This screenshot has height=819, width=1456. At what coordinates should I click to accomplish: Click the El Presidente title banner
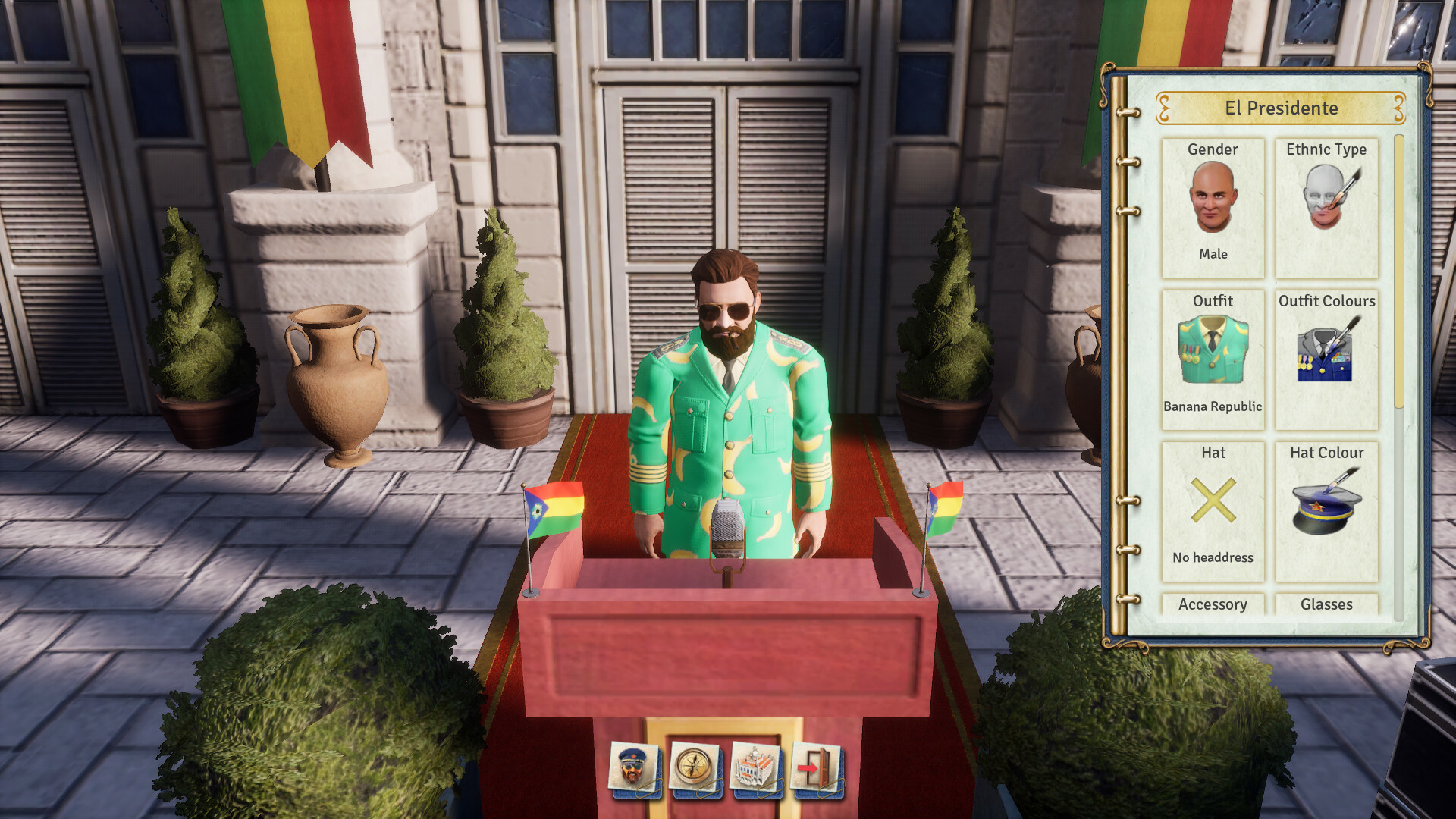point(1282,108)
